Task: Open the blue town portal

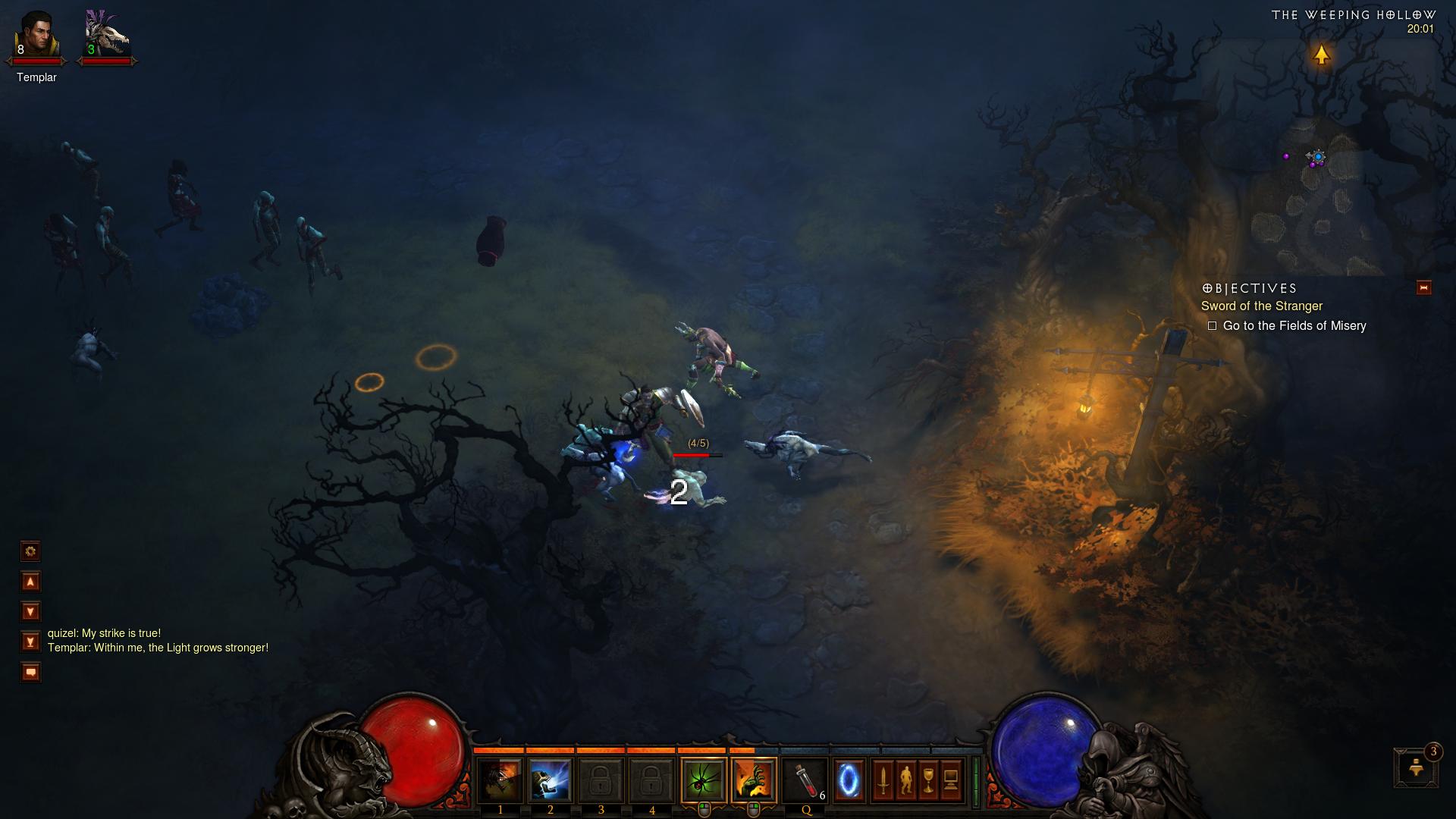Action: [849, 780]
